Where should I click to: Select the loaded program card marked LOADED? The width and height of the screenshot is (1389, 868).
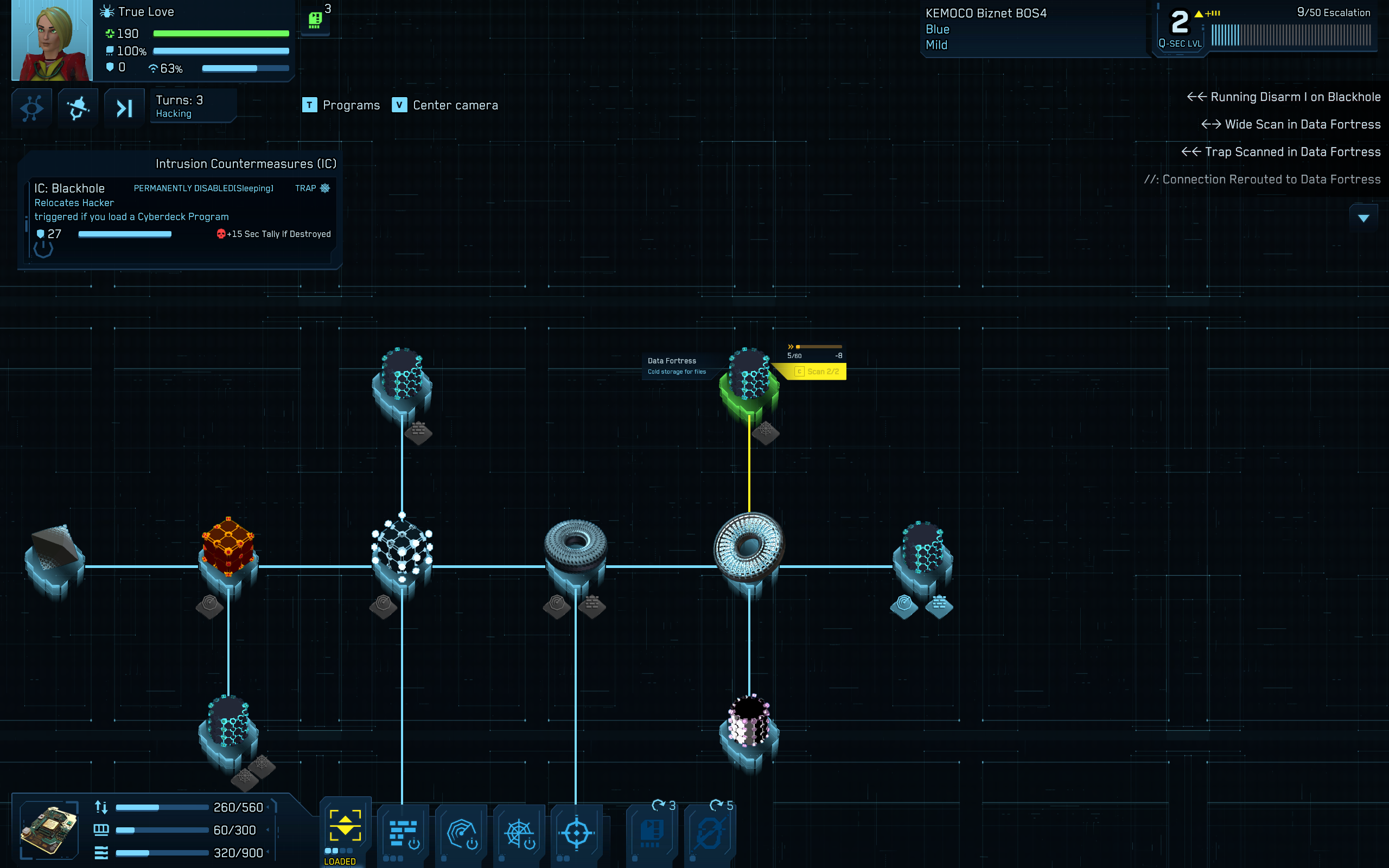tap(345, 828)
